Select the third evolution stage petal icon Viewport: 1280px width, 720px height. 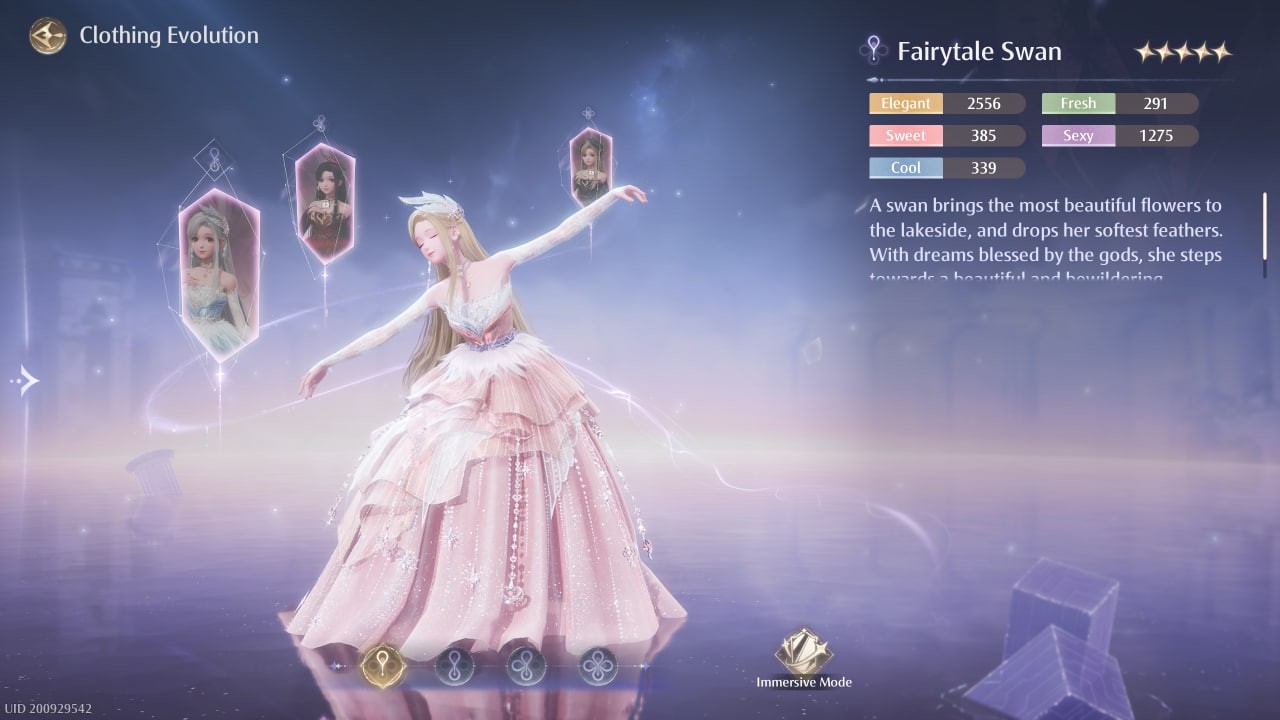coord(525,666)
